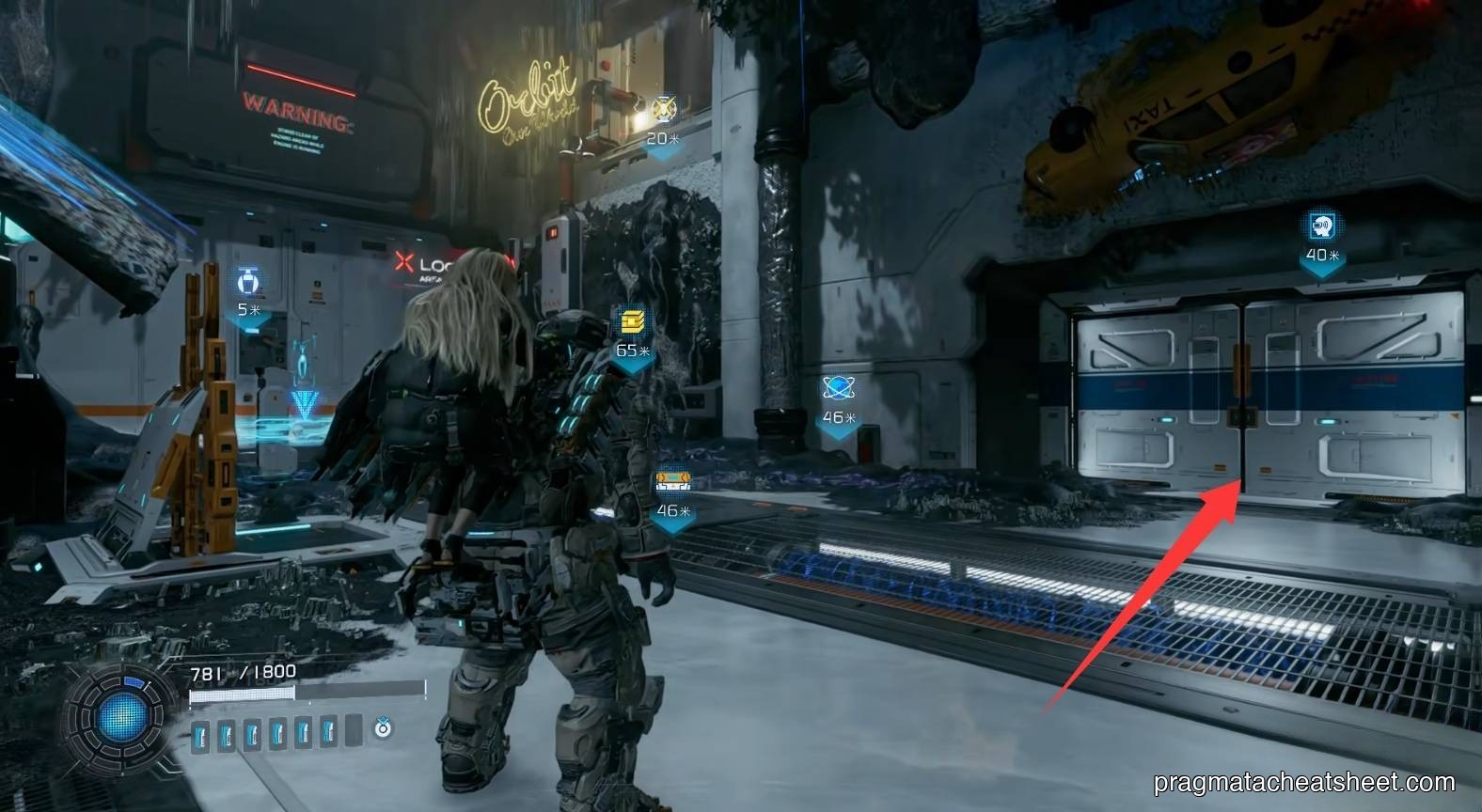Select the 65m yellow stacked-blocks waypoint marker
1482x812 pixels.
pos(631,322)
